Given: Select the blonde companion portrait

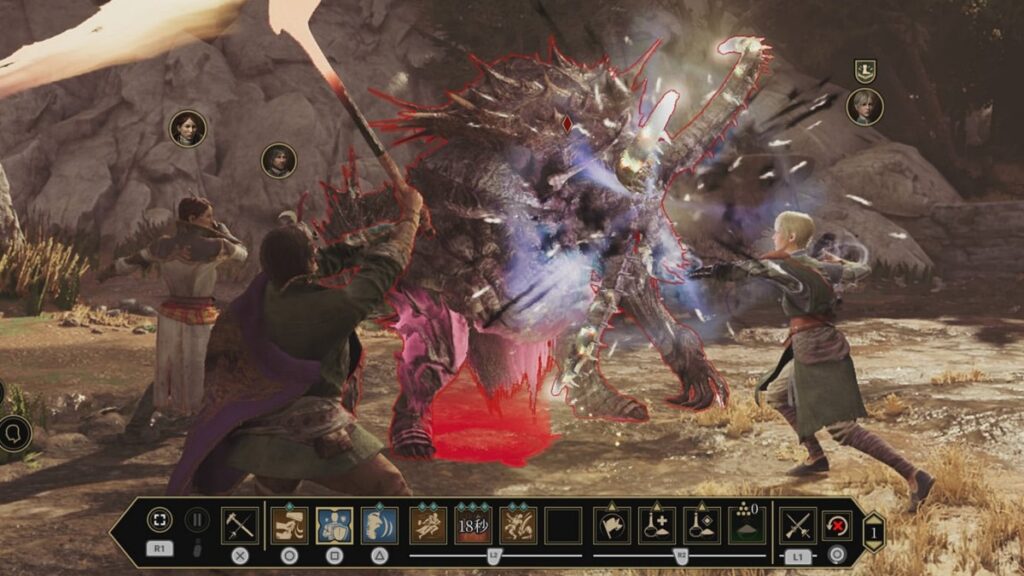Looking at the screenshot, I should point(864,107).
